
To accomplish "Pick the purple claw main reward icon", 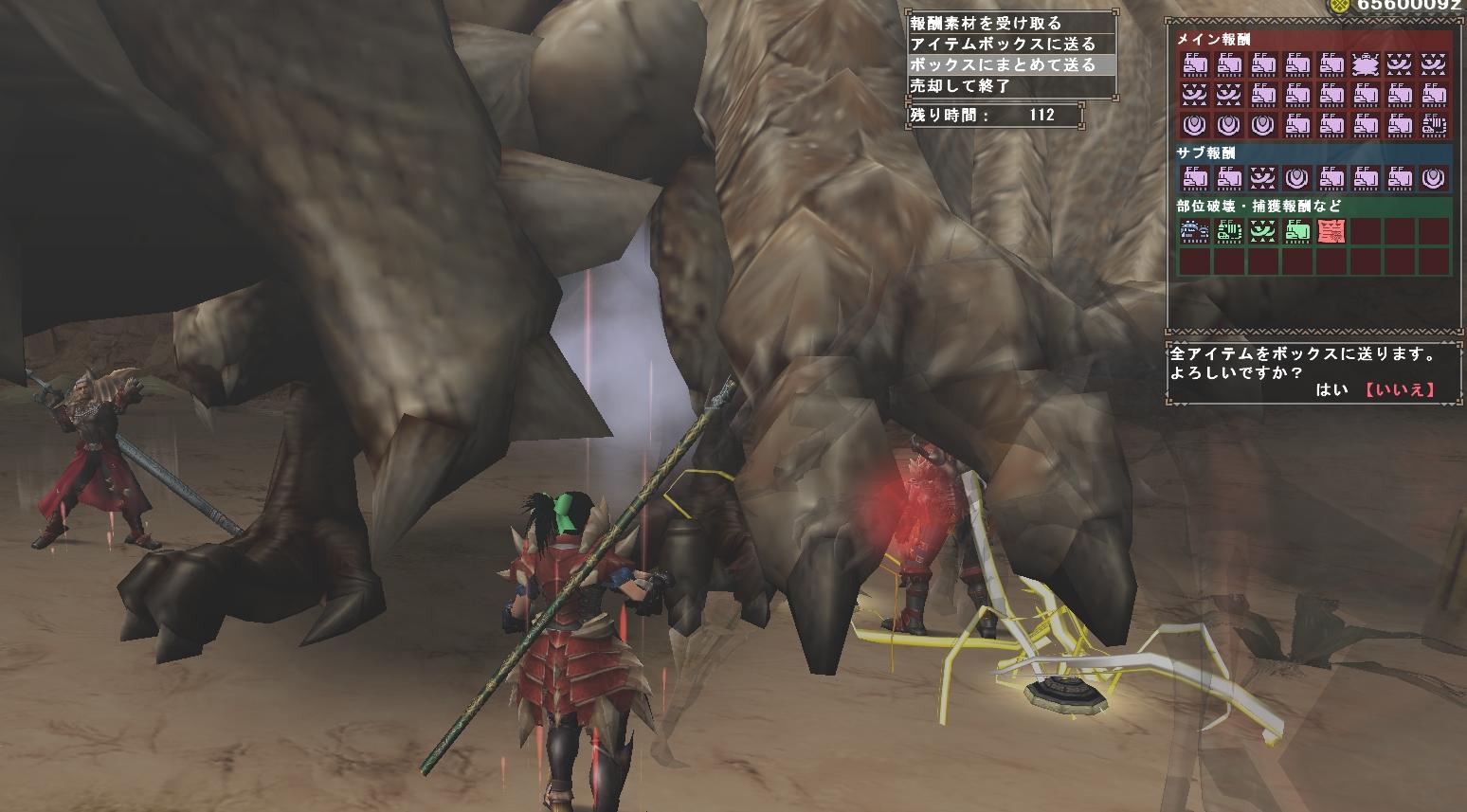I will (x=1434, y=124).
